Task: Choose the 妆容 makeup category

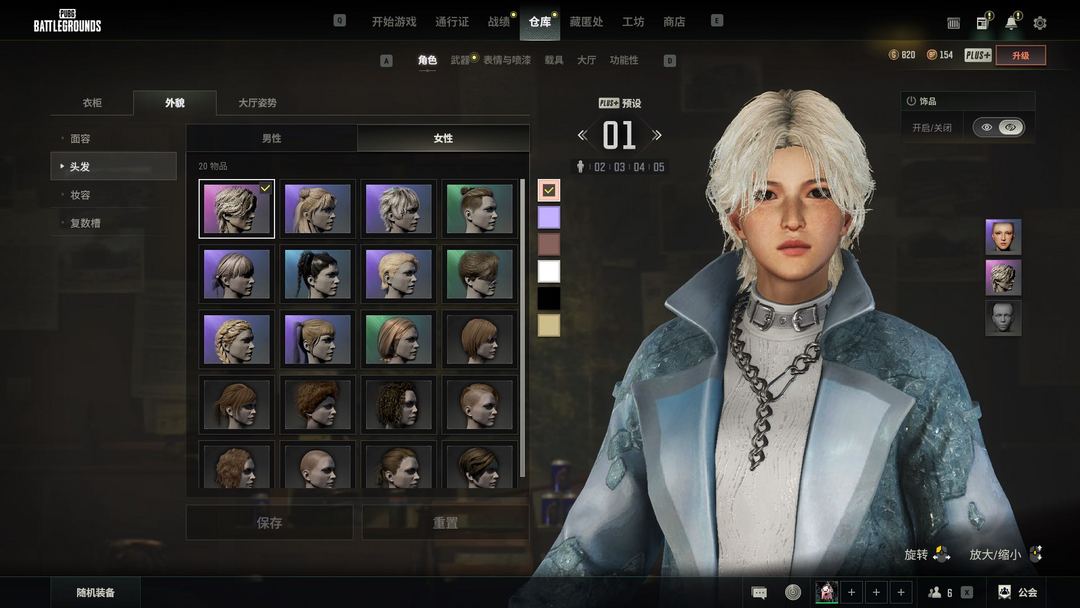Action: click(80, 195)
